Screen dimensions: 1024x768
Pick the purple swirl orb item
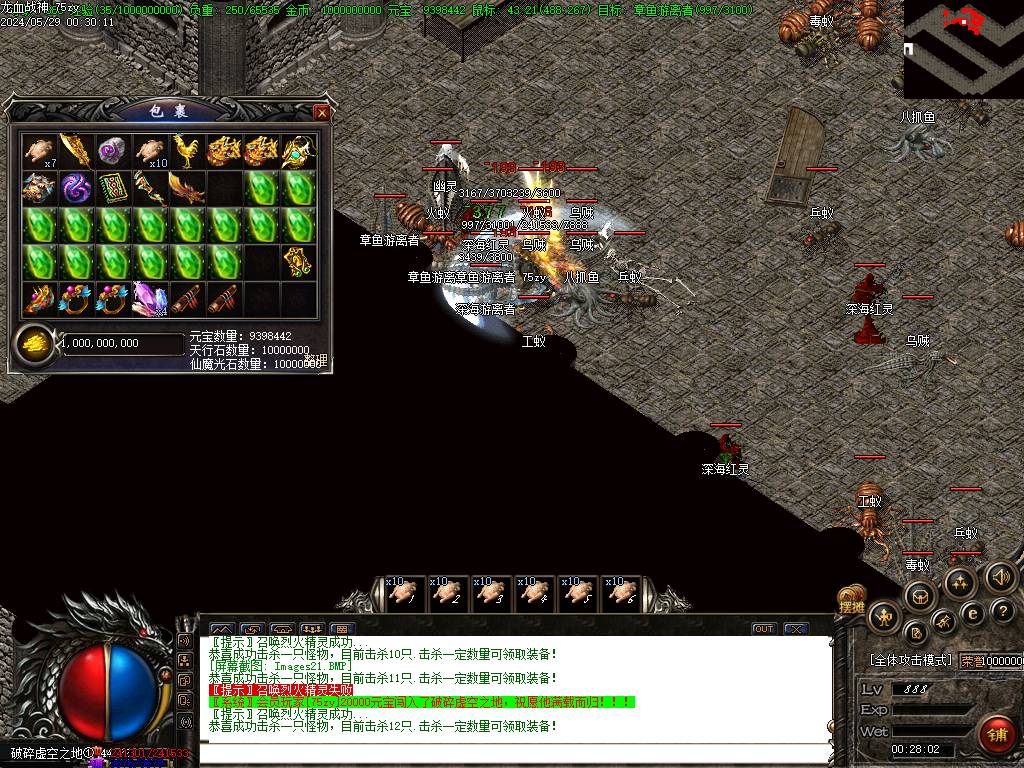coord(78,188)
